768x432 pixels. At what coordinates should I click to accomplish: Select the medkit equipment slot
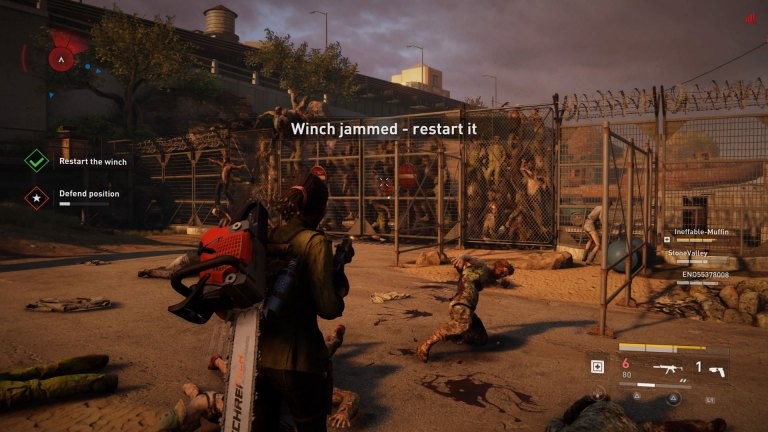598,366
